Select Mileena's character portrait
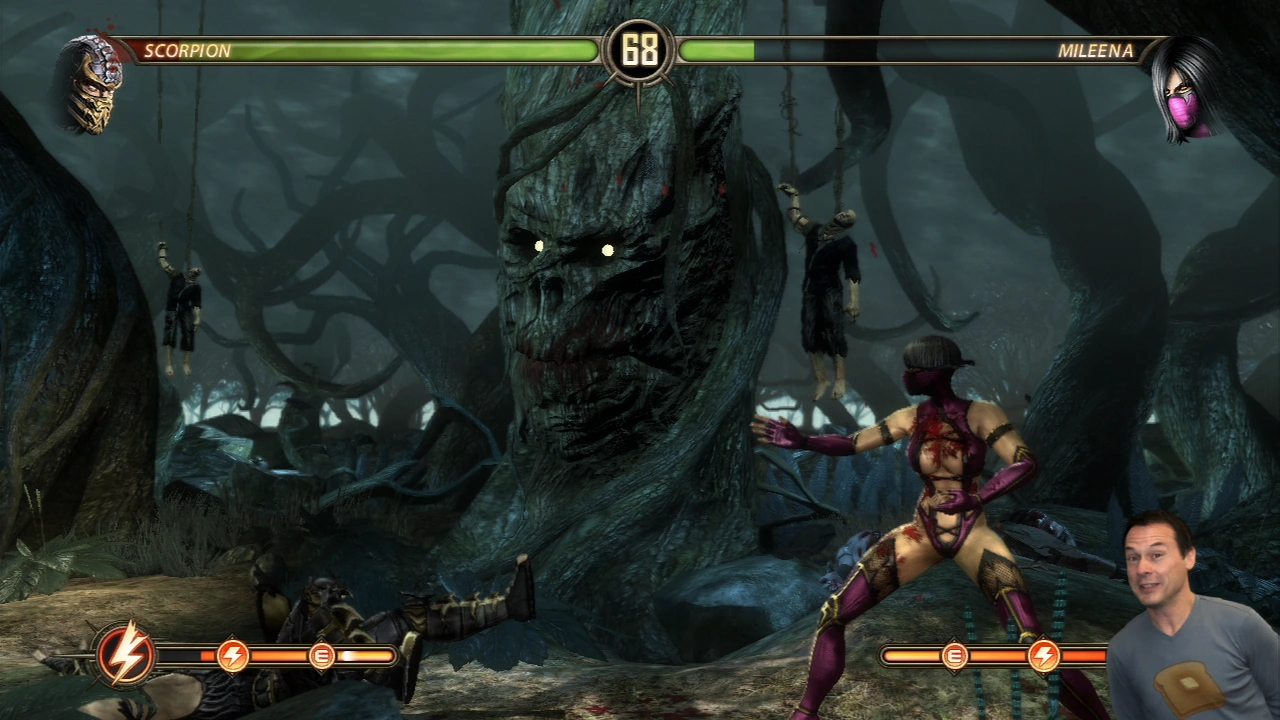 (1185, 88)
